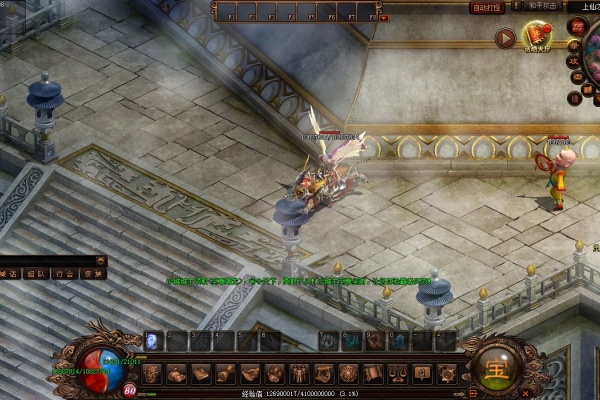The height and width of the screenshot is (400, 600).
Task: Toggle the 自动打怪 auto-fight button
Action: coord(485,7)
